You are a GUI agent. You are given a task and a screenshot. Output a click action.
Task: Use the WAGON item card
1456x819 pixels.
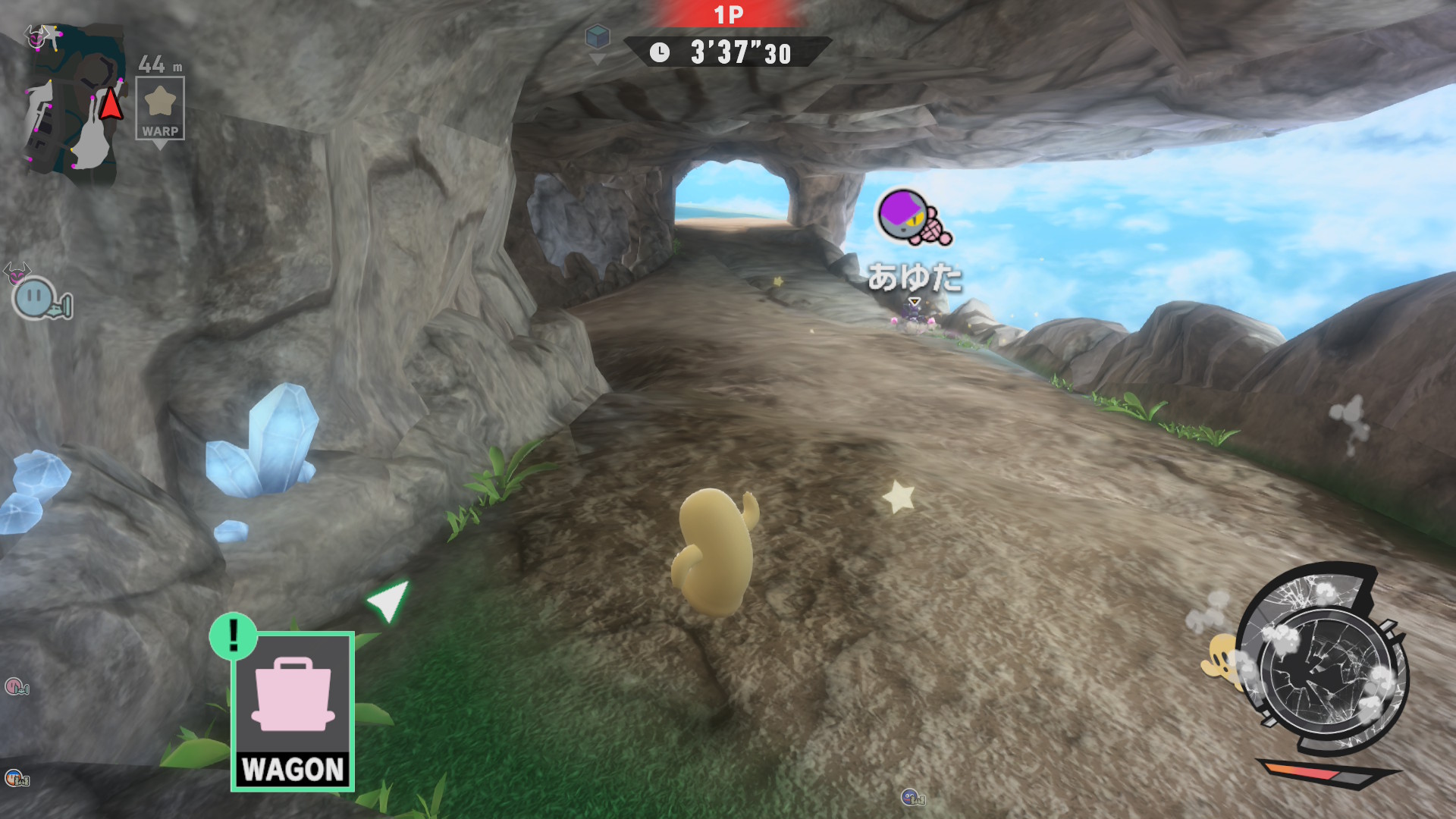293,711
